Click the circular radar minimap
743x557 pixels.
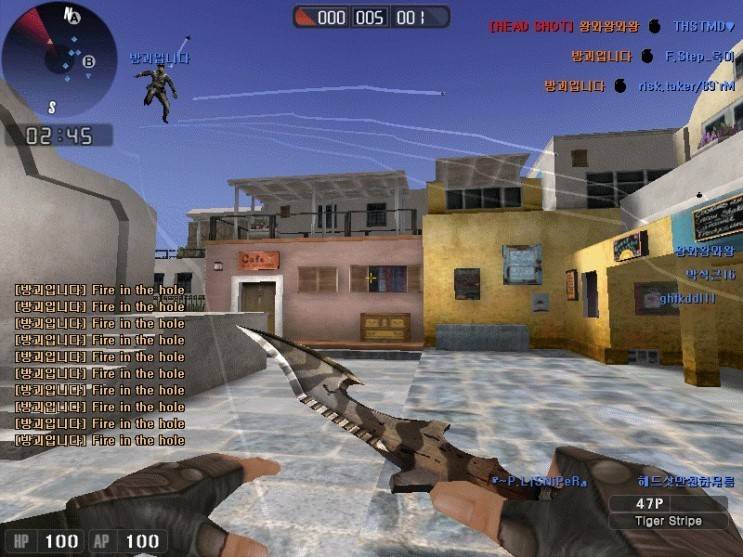pyautogui.click(x=60, y=60)
